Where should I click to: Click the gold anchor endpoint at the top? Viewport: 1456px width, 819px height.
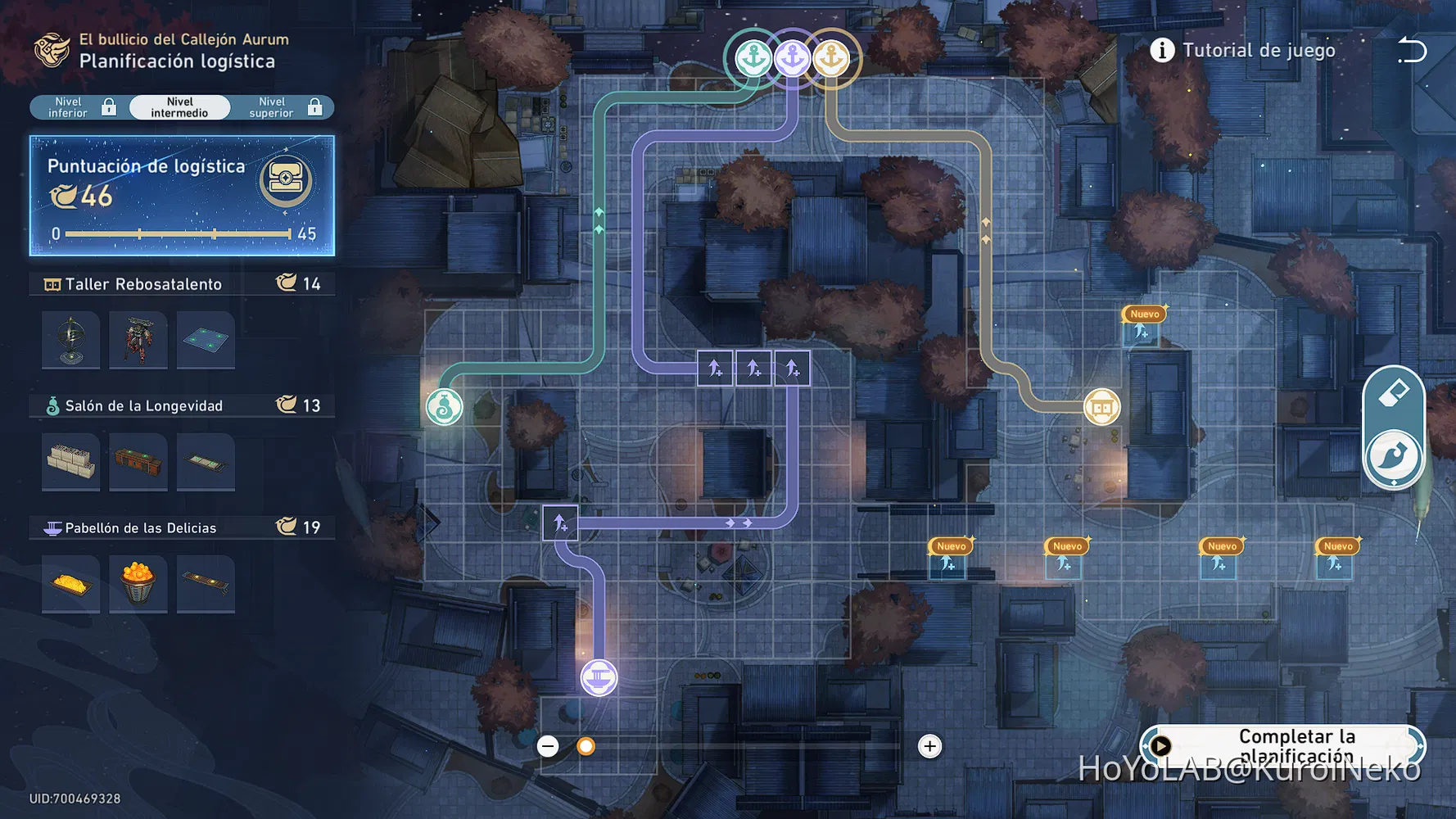point(832,59)
